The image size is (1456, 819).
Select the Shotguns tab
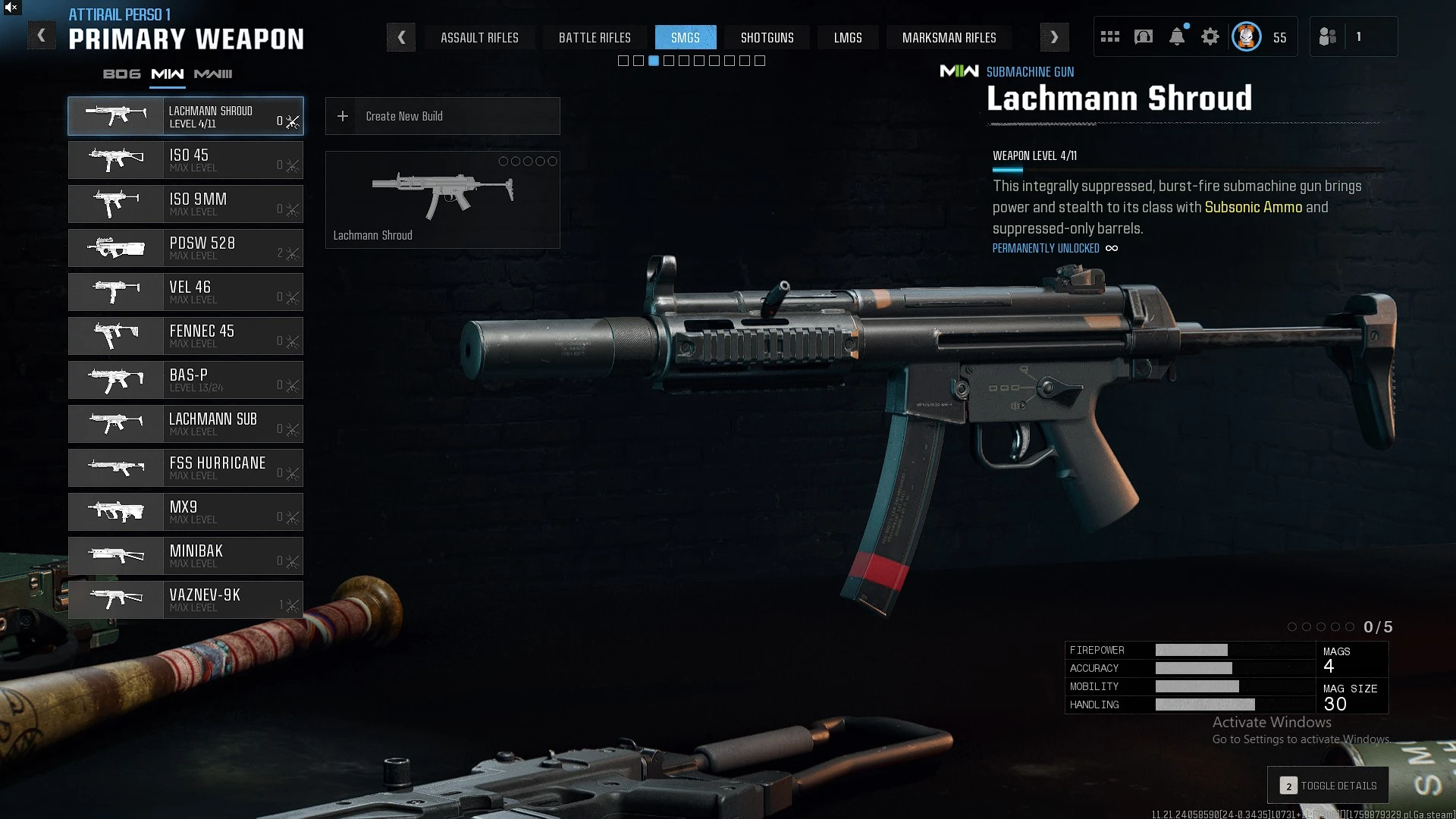pos(767,38)
